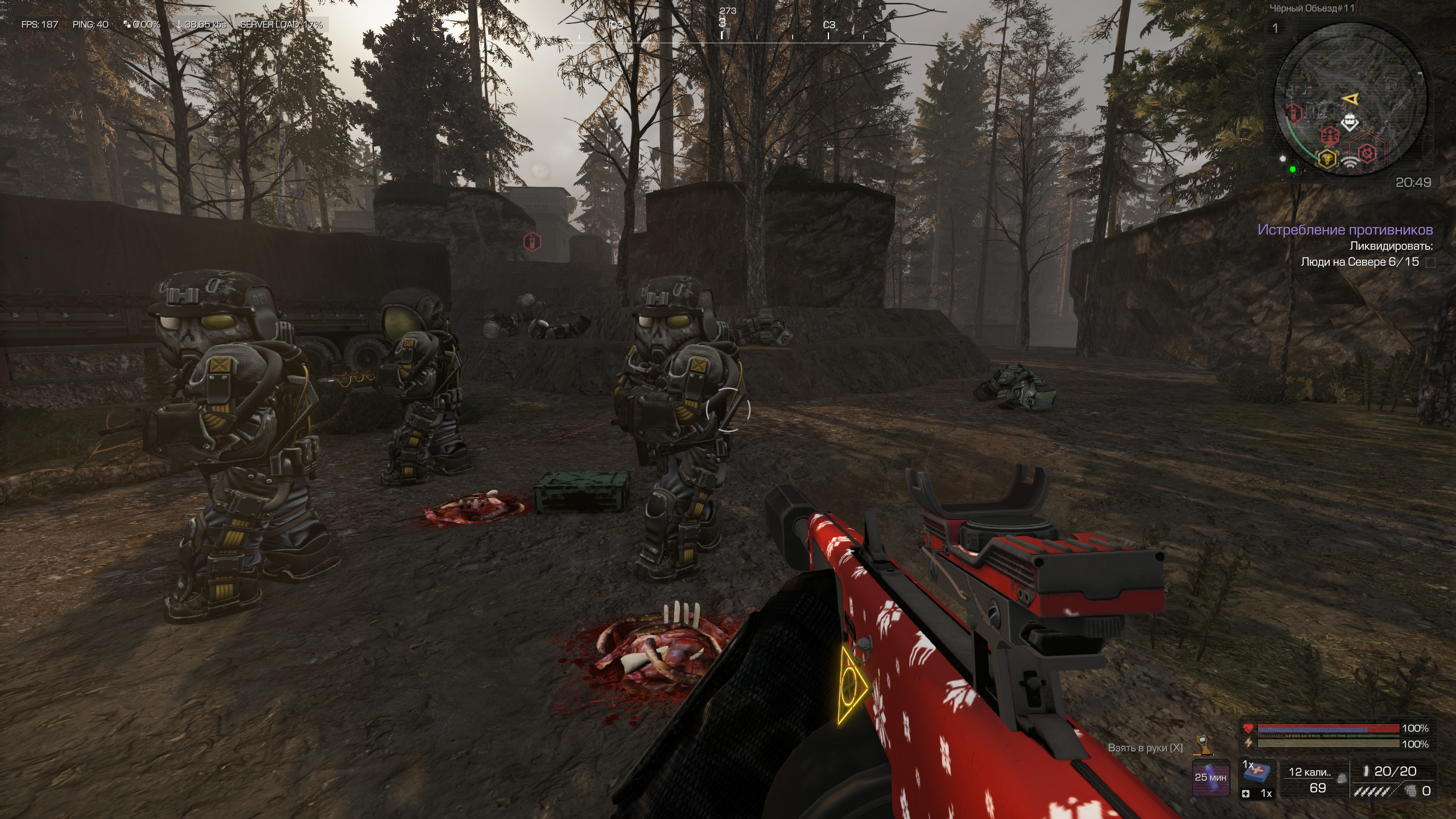Viewport: 1456px width, 819px height.
Task: Select the grenade counter icon
Action: tap(1410, 791)
